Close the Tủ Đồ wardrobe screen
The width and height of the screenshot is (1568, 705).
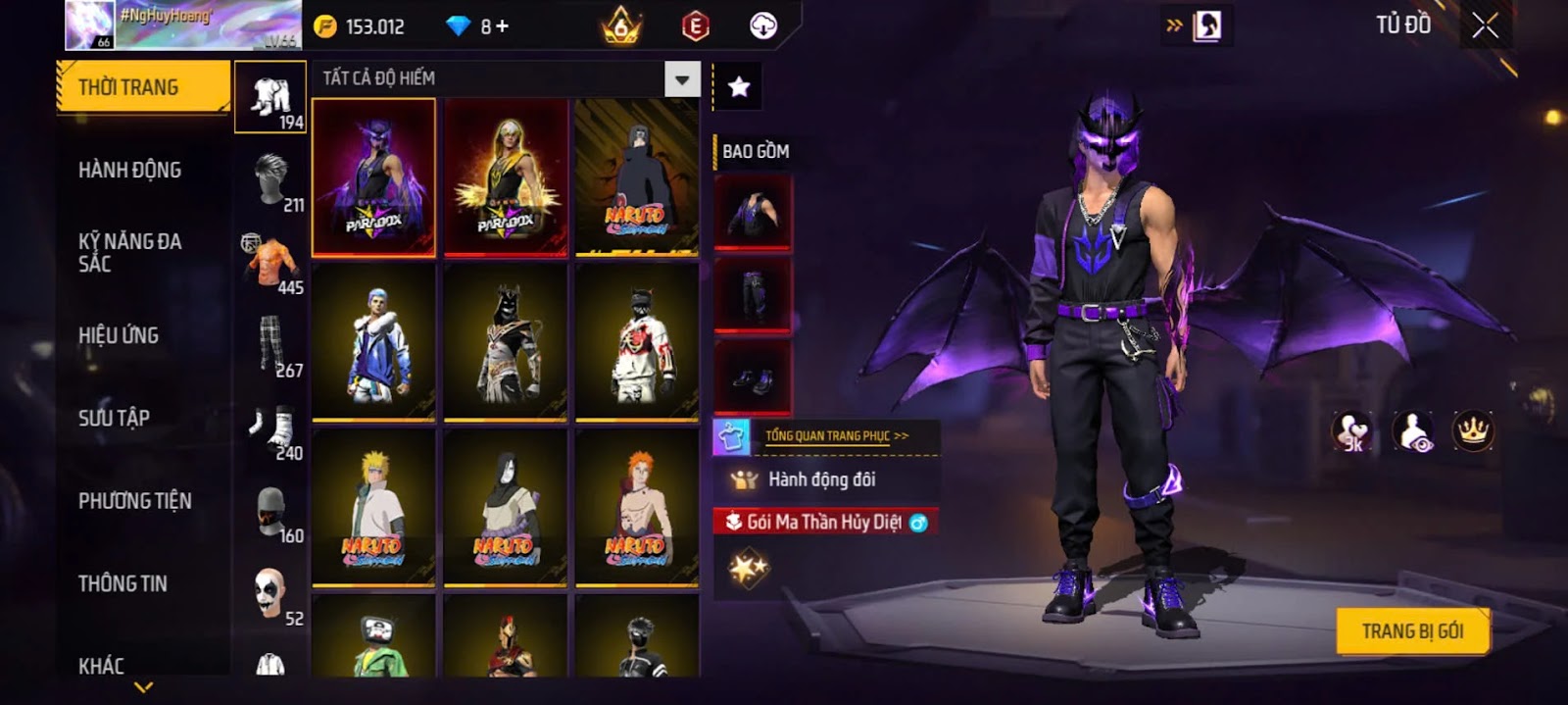point(1486,25)
